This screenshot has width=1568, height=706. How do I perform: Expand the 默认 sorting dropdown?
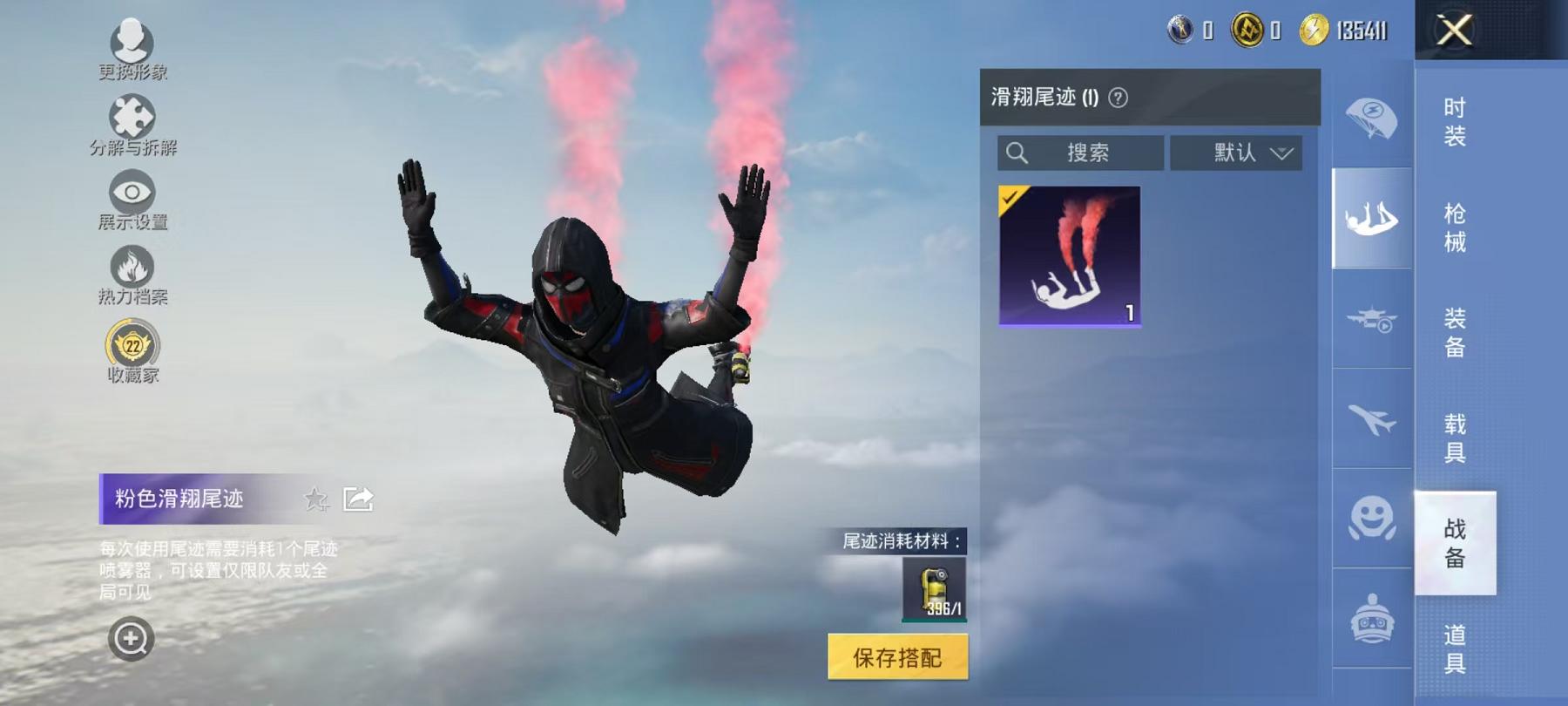pyautogui.click(x=1236, y=153)
